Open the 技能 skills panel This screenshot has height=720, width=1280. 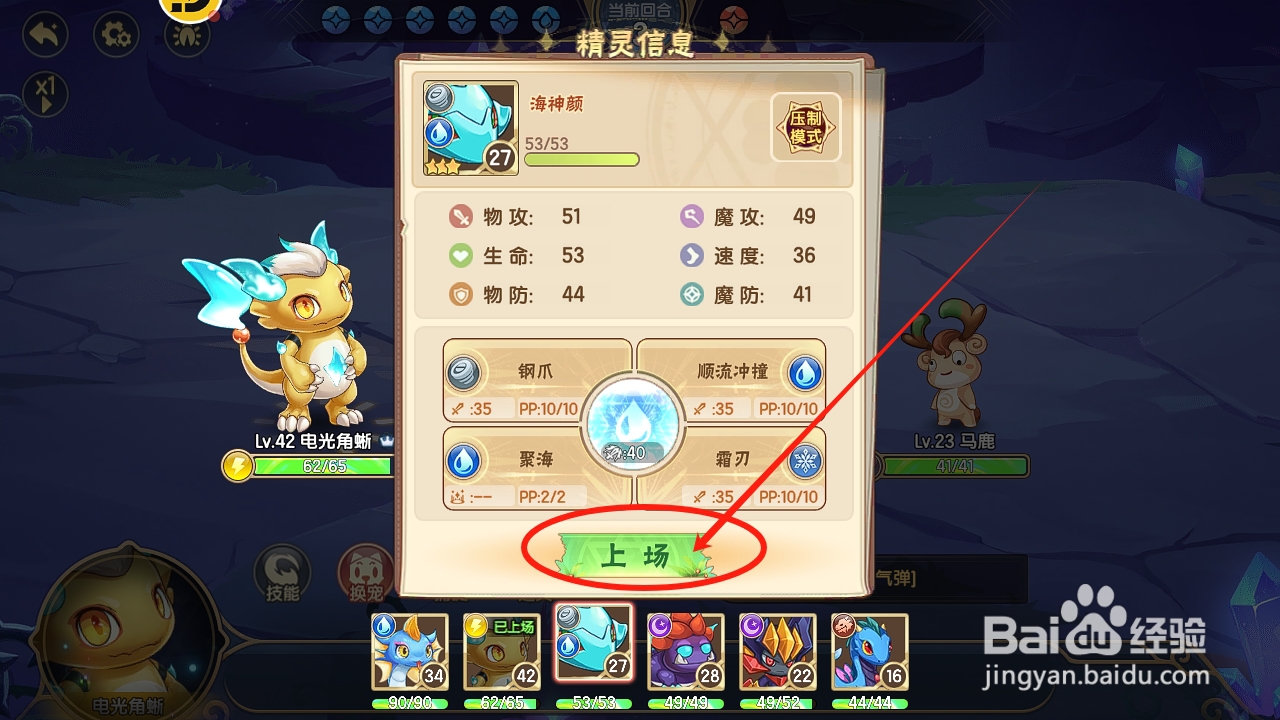click(283, 571)
